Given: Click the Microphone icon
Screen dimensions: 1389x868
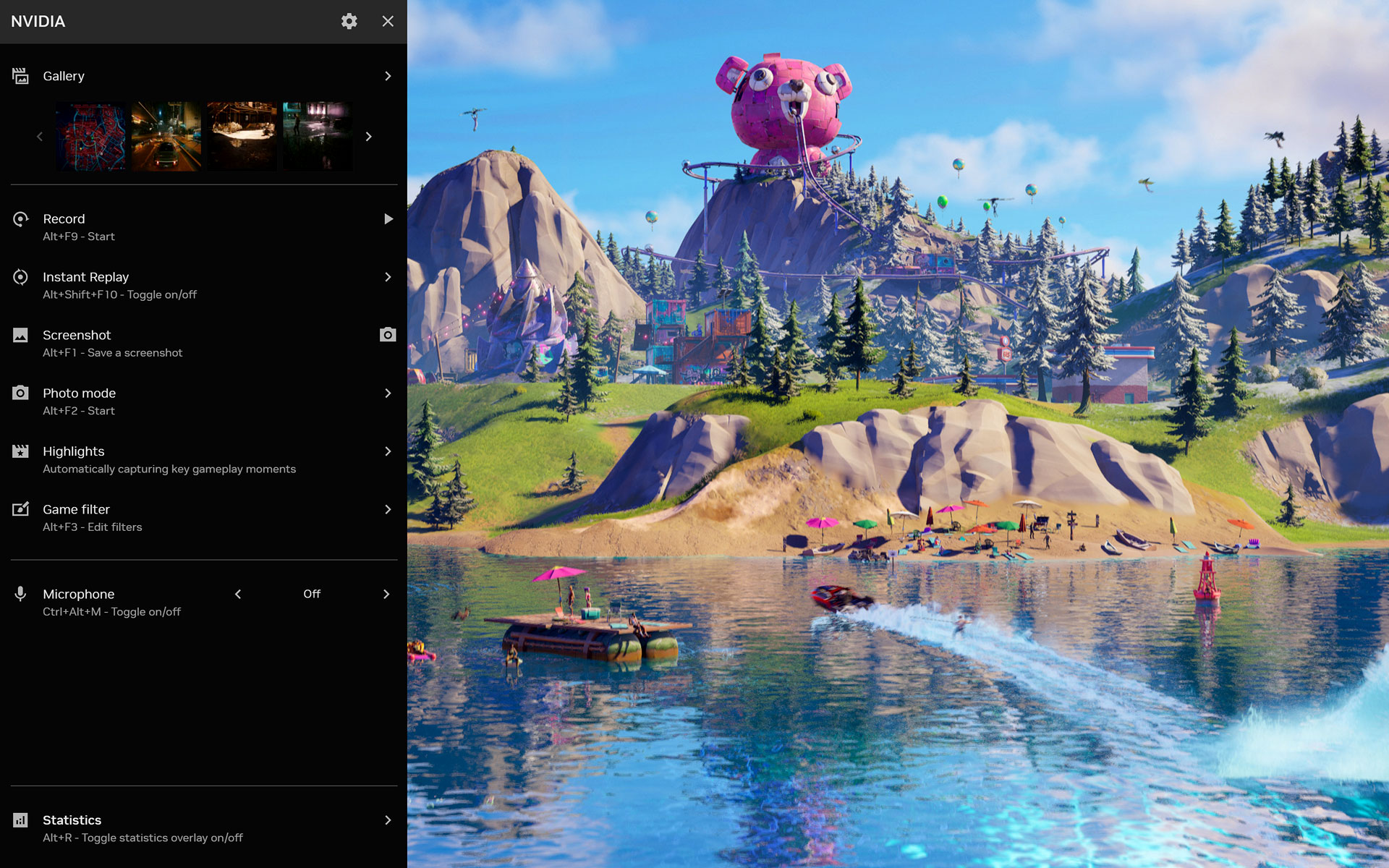Looking at the screenshot, I should tap(20, 594).
